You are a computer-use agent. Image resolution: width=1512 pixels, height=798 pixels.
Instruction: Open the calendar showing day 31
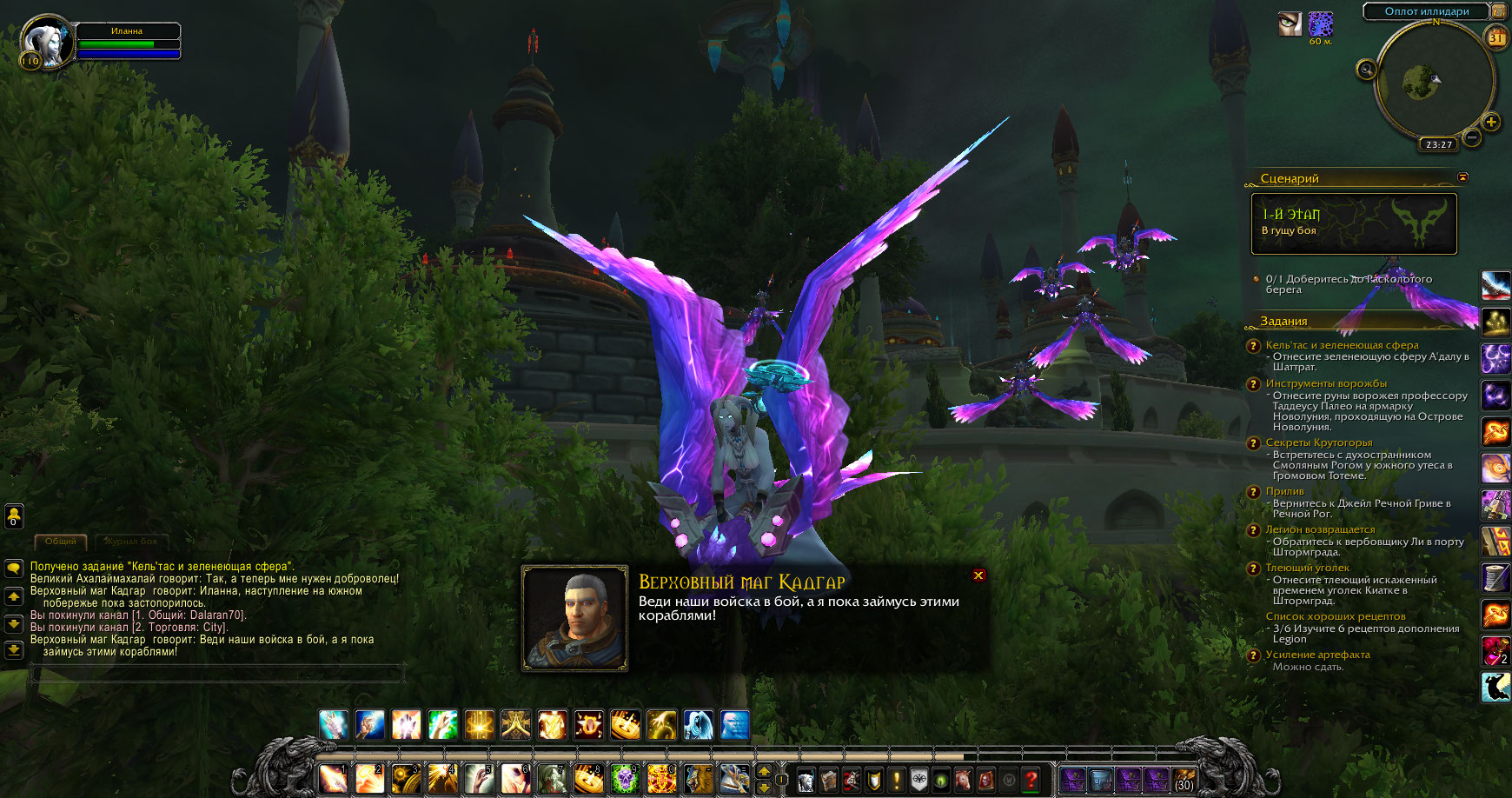click(1496, 37)
